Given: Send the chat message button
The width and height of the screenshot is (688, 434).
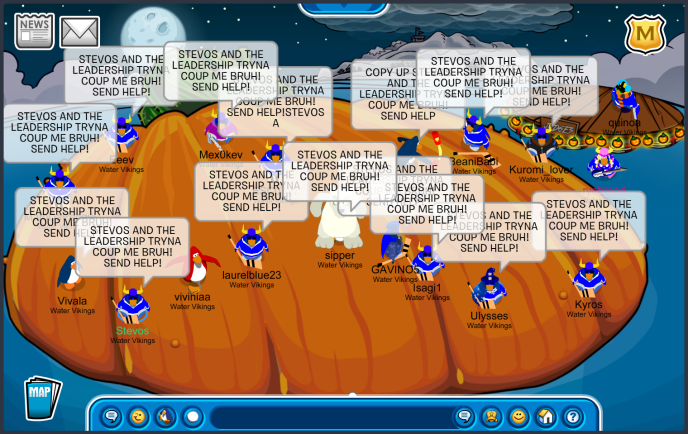Looking at the screenshot, I should point(464,416).
